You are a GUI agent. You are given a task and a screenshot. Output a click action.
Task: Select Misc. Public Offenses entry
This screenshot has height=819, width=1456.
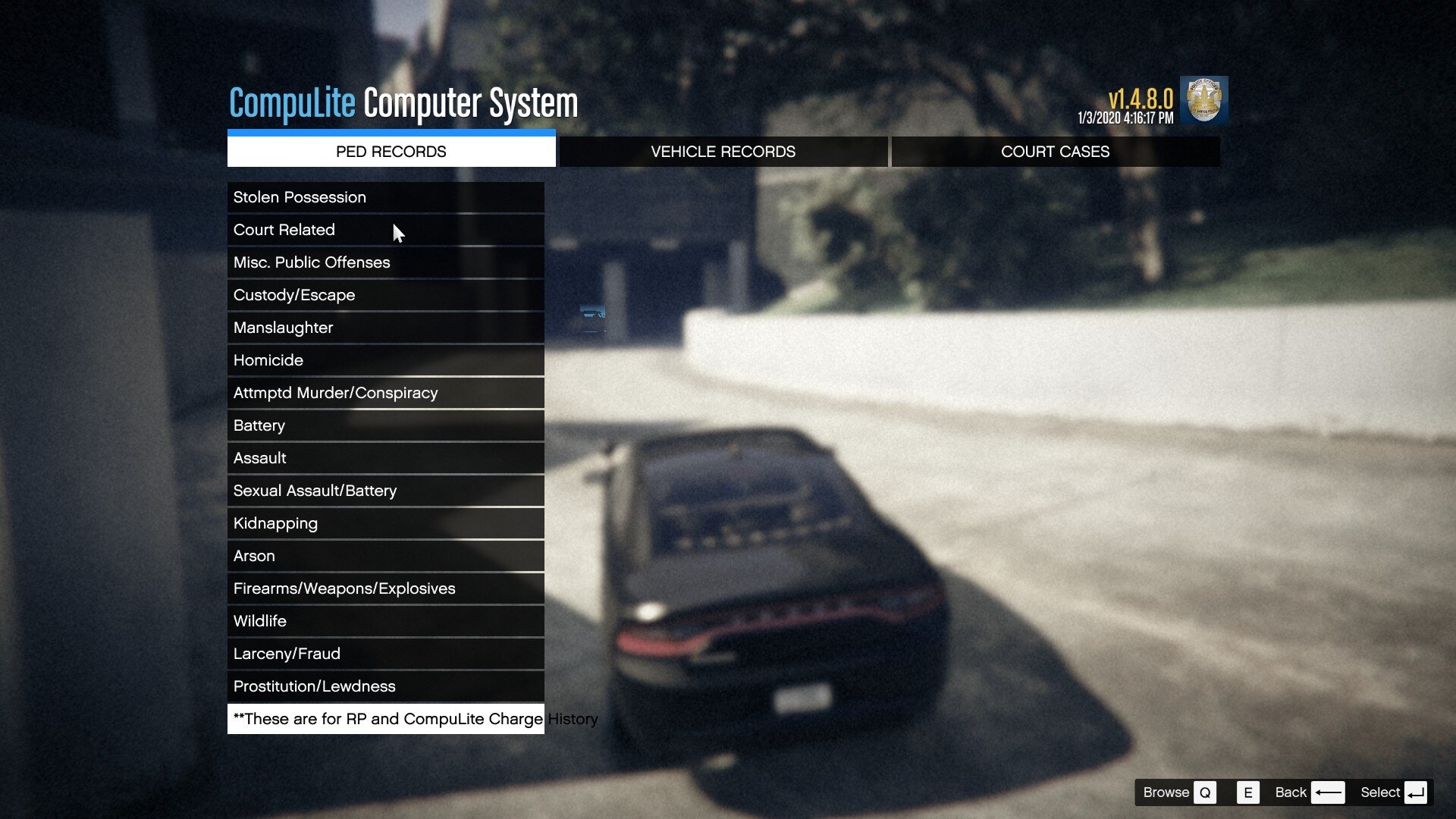(385, 262)
